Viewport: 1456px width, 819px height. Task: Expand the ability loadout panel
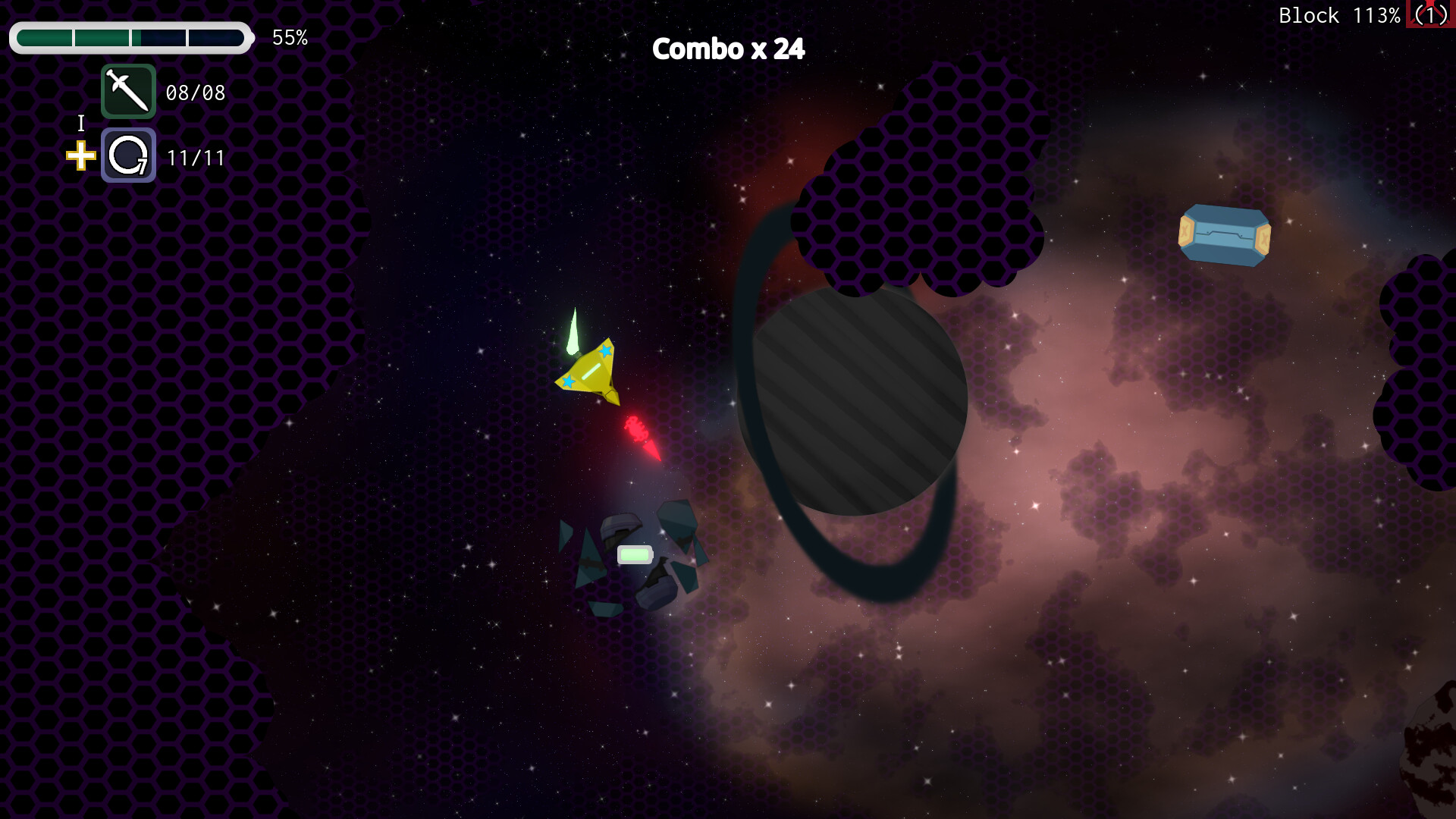click(127, 125)
